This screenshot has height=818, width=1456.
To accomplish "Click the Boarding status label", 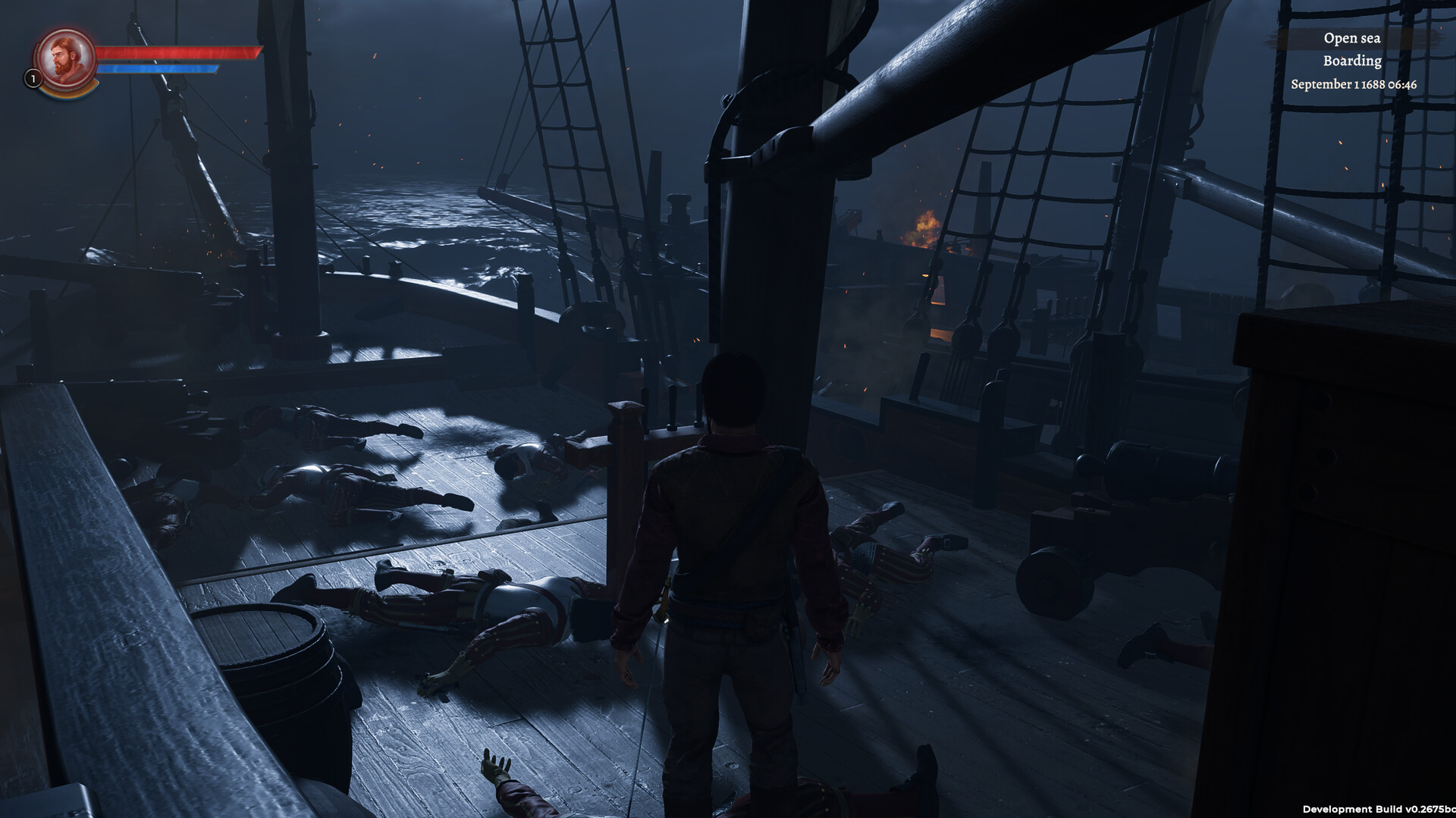I will click(x=1351, y=61).
